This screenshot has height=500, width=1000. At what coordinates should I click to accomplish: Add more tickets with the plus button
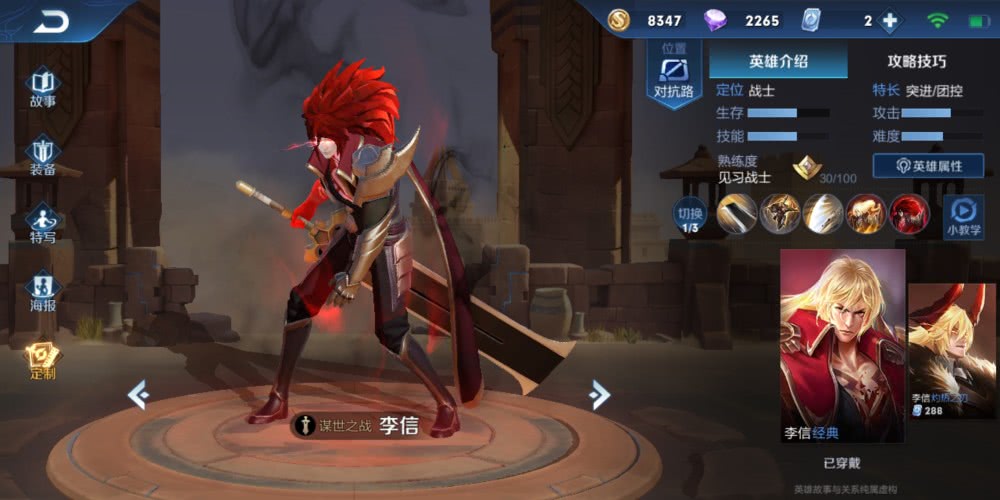pos(889,21)
